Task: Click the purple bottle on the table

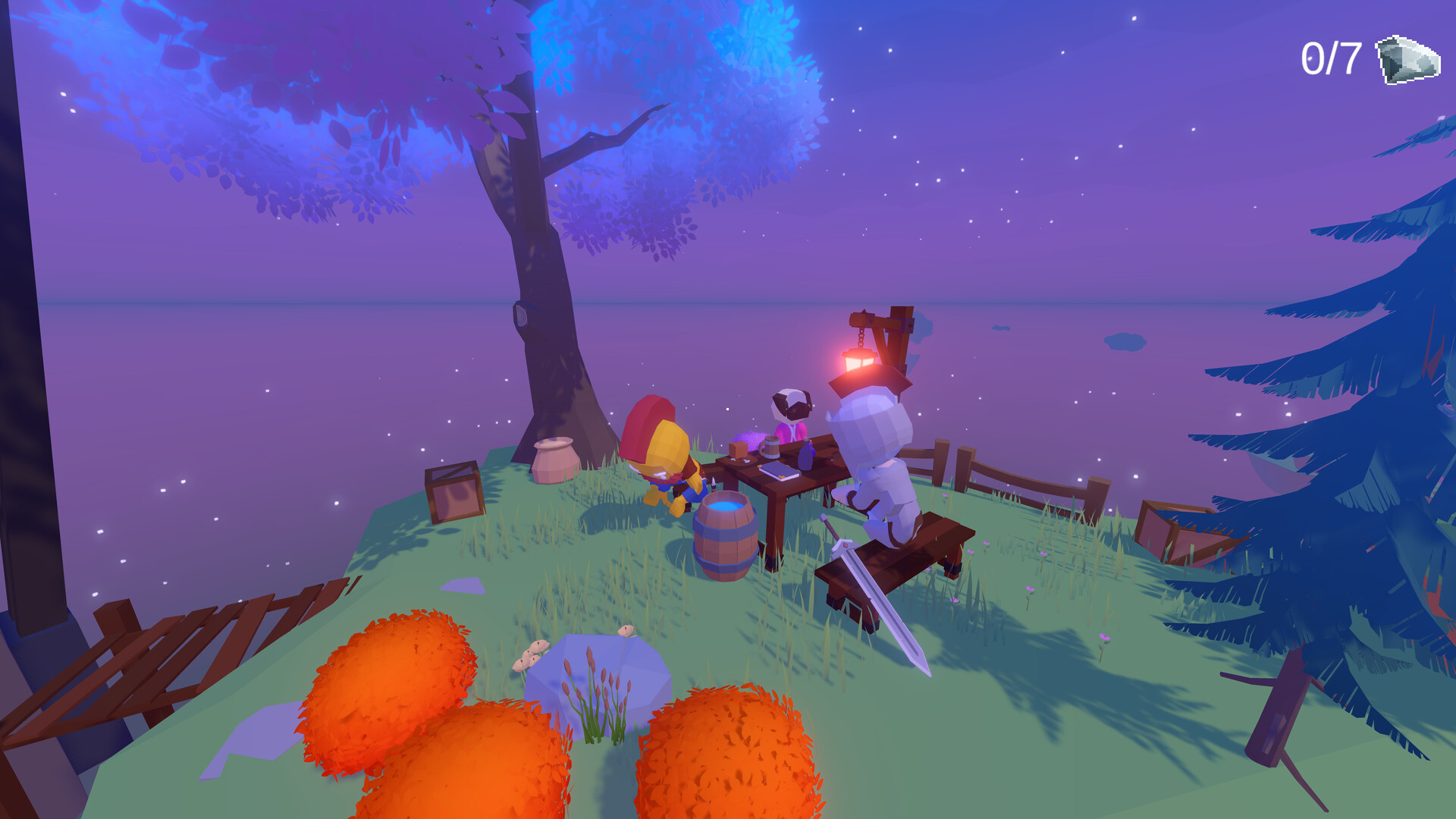Action: tap(806, 457)
